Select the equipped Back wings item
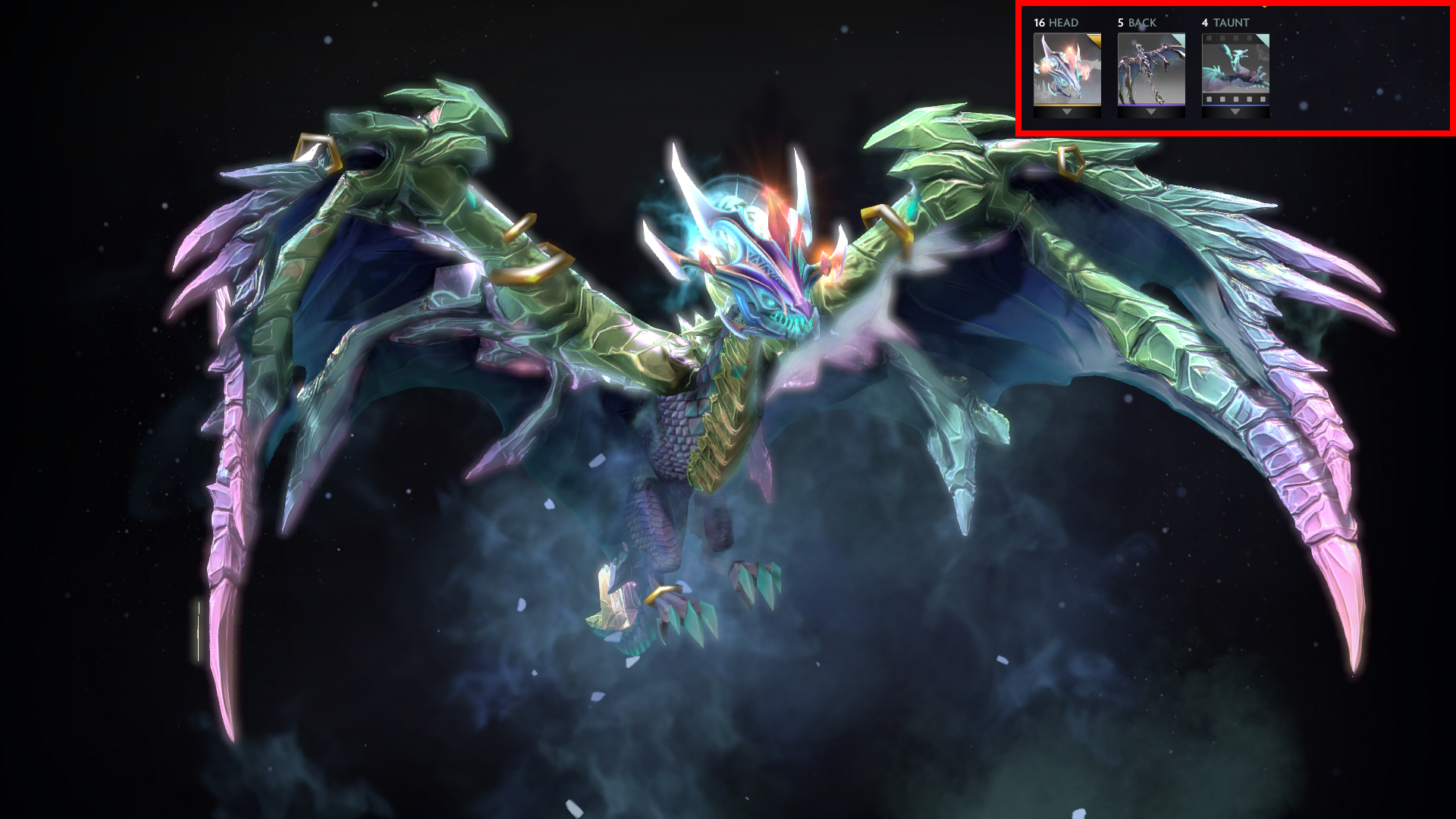Screen dimensions: 1456x819 click(1151, 68)
